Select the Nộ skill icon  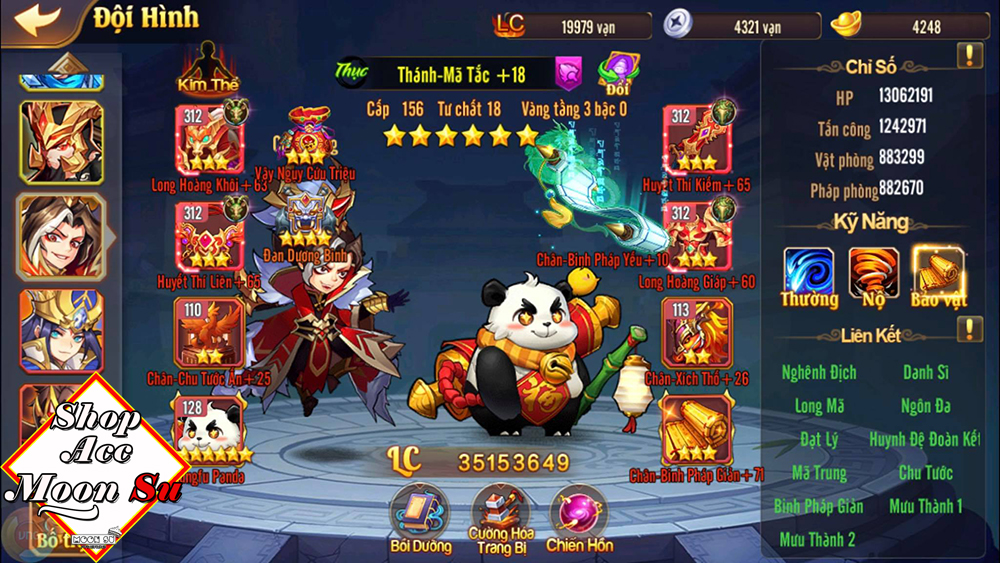click(x=873, y=272)
